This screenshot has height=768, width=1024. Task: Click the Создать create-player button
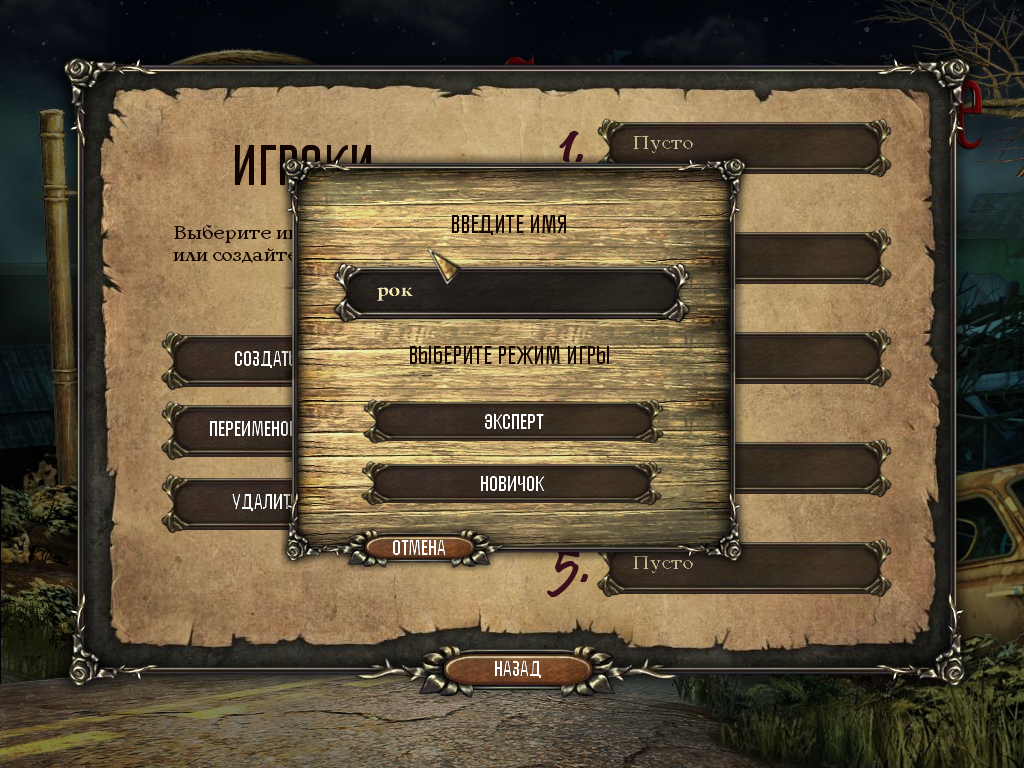pyautogui.click(x=232, y=360)
